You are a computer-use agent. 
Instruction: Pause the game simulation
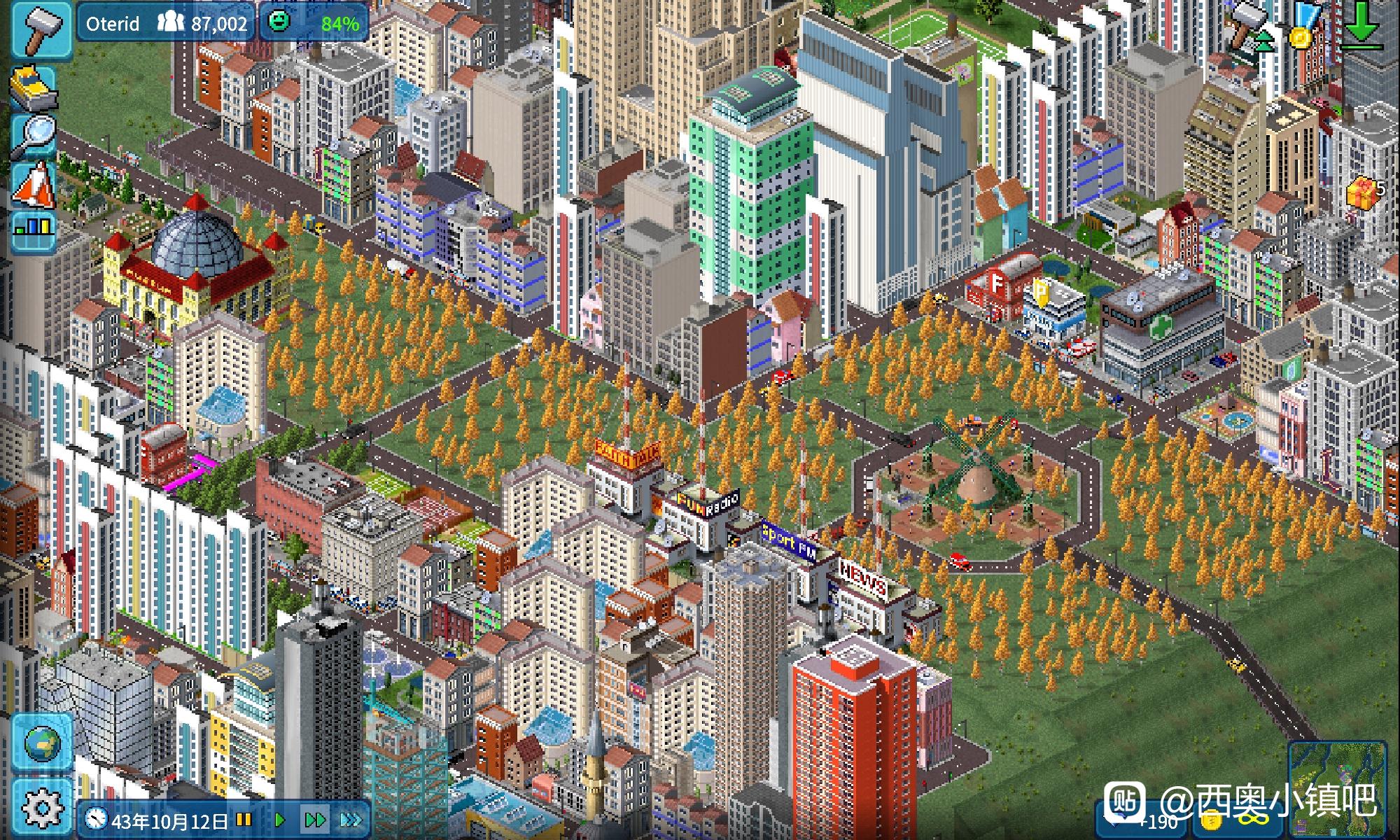pyautogui.click(x=244, y=819)
